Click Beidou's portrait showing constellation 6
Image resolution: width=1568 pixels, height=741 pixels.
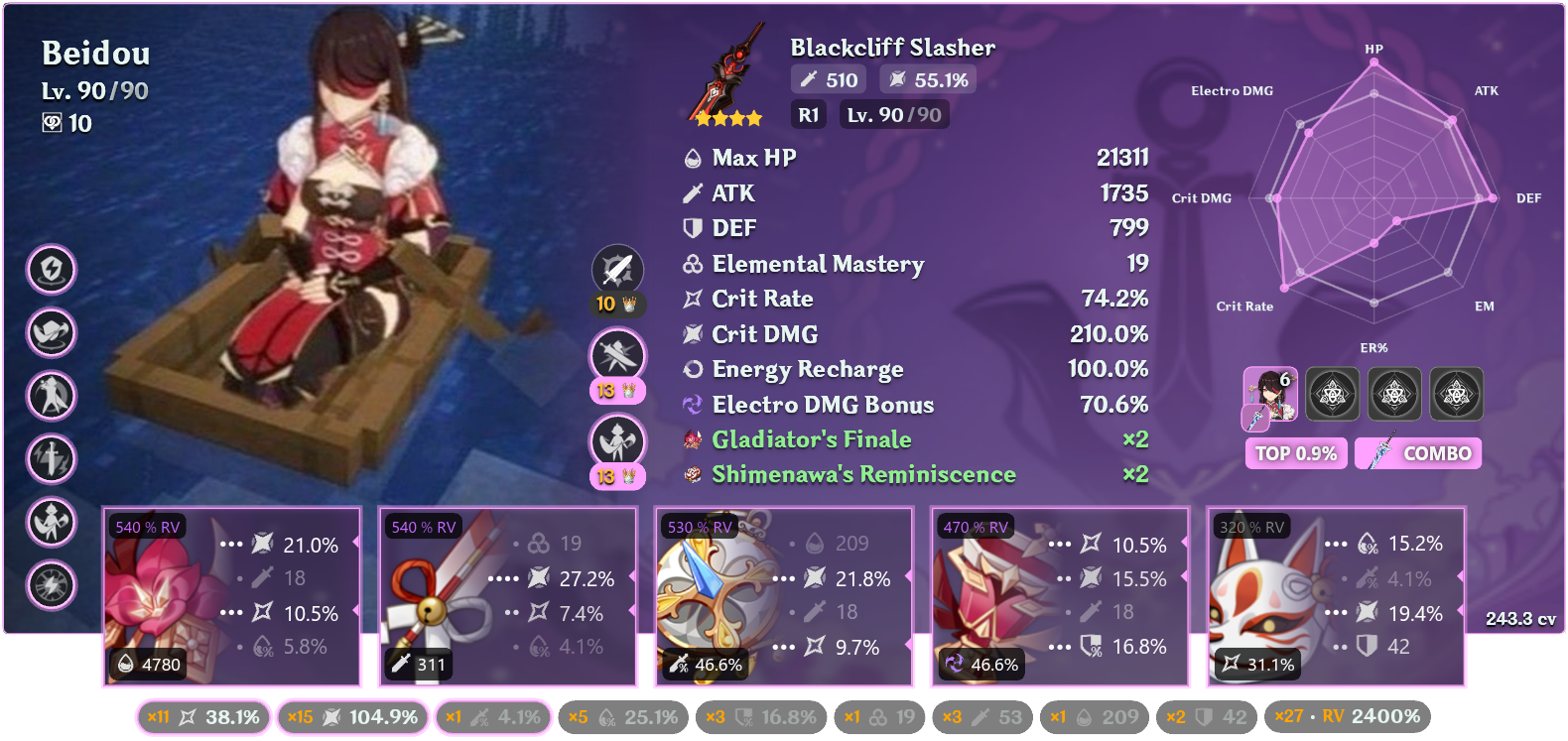tap(1271, 394)
